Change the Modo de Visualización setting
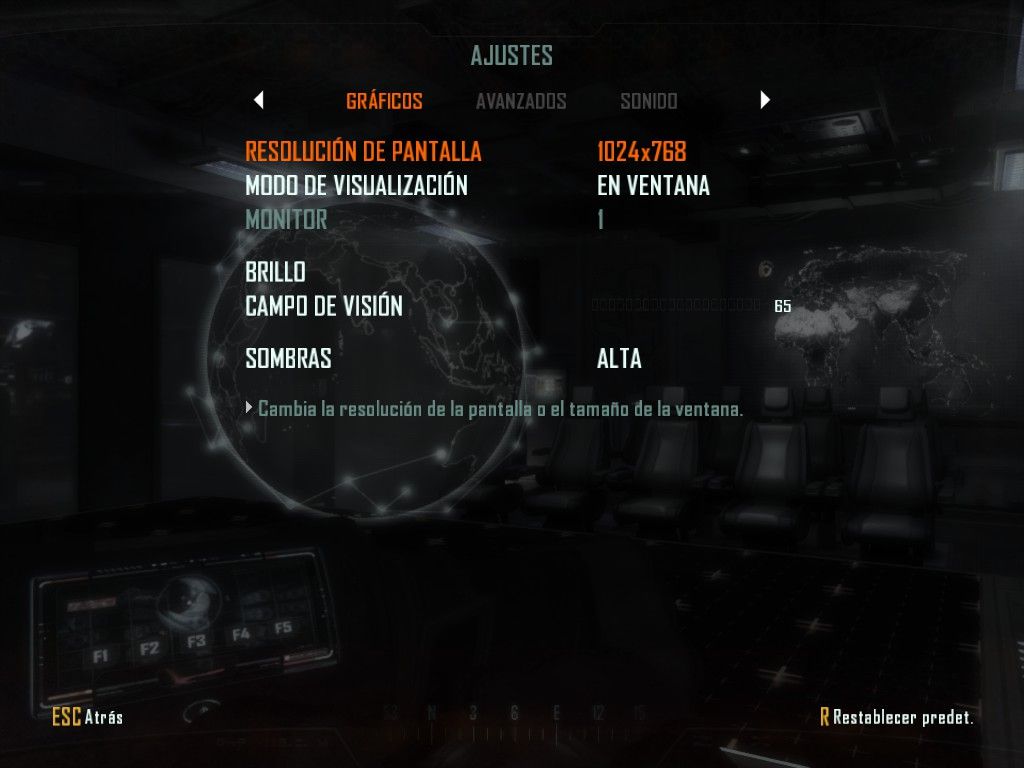Viewport: 1024px width, 768px height. click(356, 185)
